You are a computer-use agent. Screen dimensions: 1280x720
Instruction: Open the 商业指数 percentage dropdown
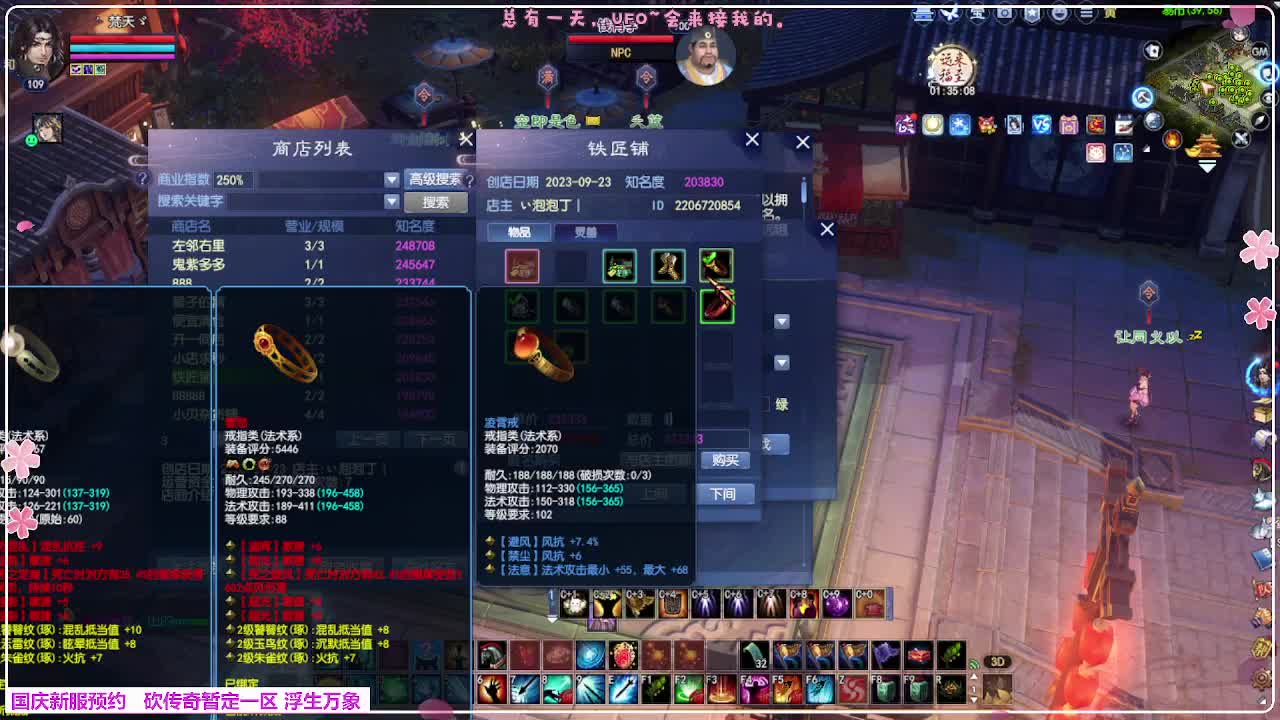click(390, 179)
